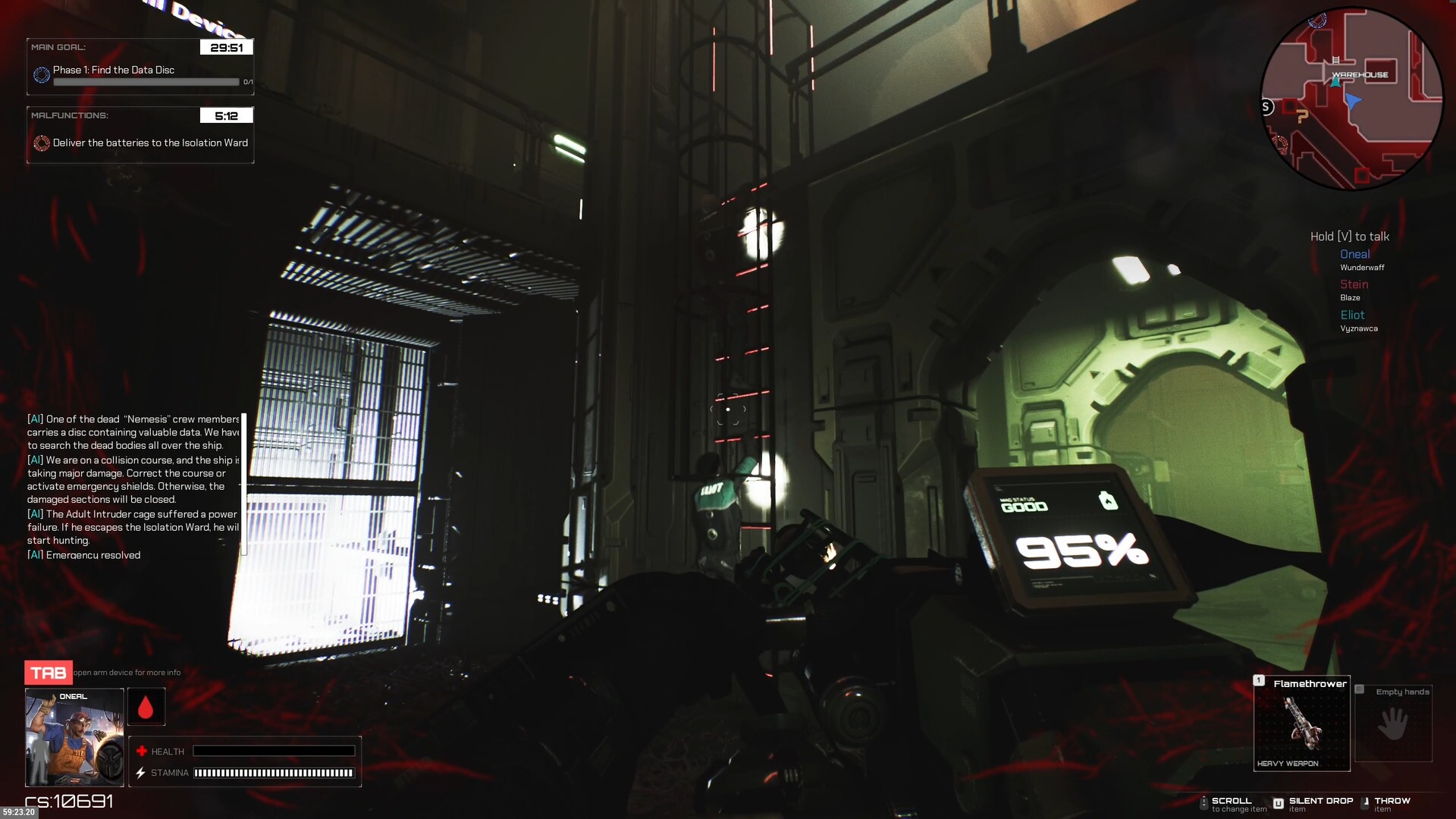This screenshot has width=1456, height=819.
Task: Click the Malfunctions objective gear icon
Action: 40,143
